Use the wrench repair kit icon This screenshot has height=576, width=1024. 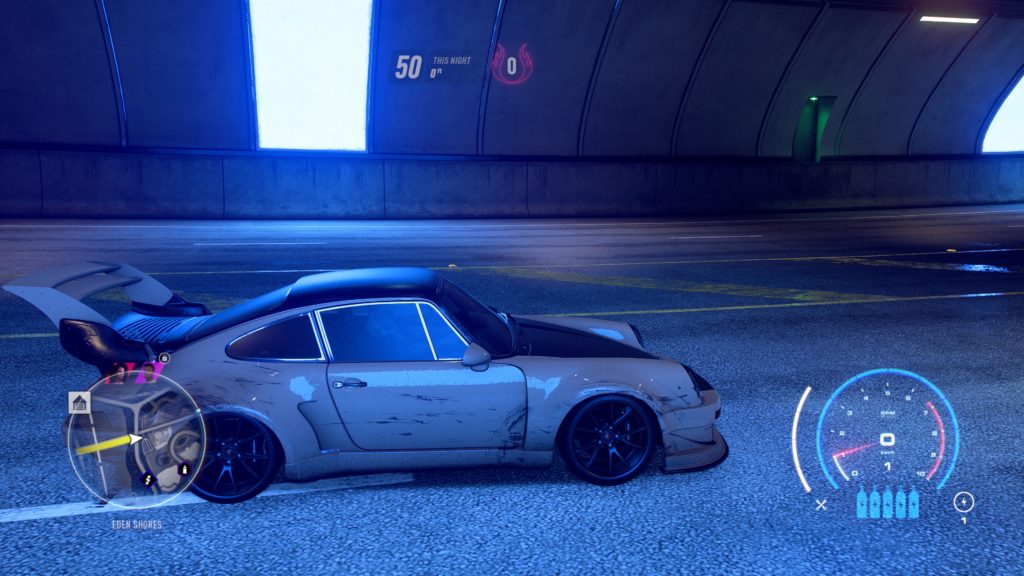(x=821, y=505)
